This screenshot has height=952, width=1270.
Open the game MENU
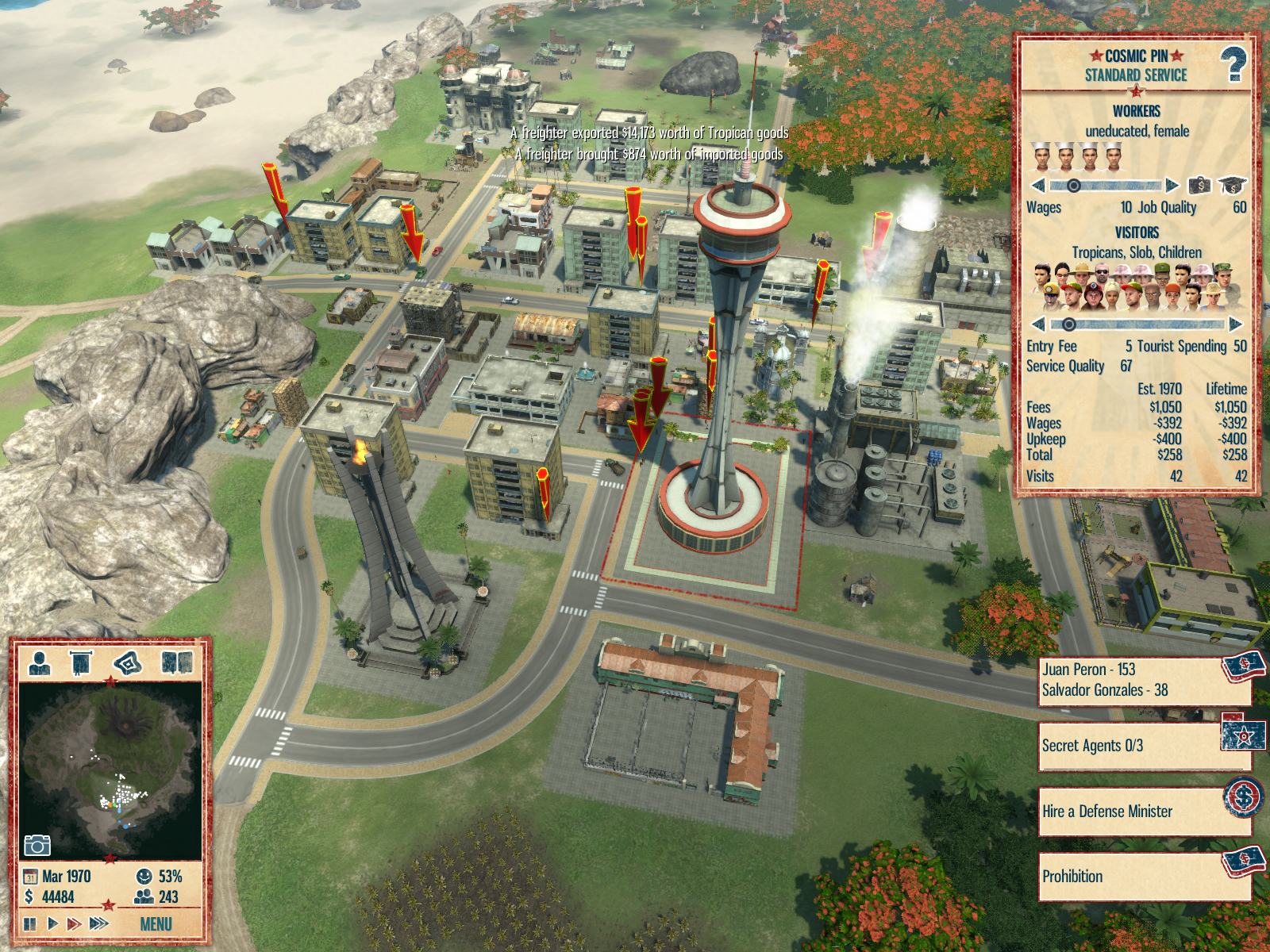coord(156,924)
